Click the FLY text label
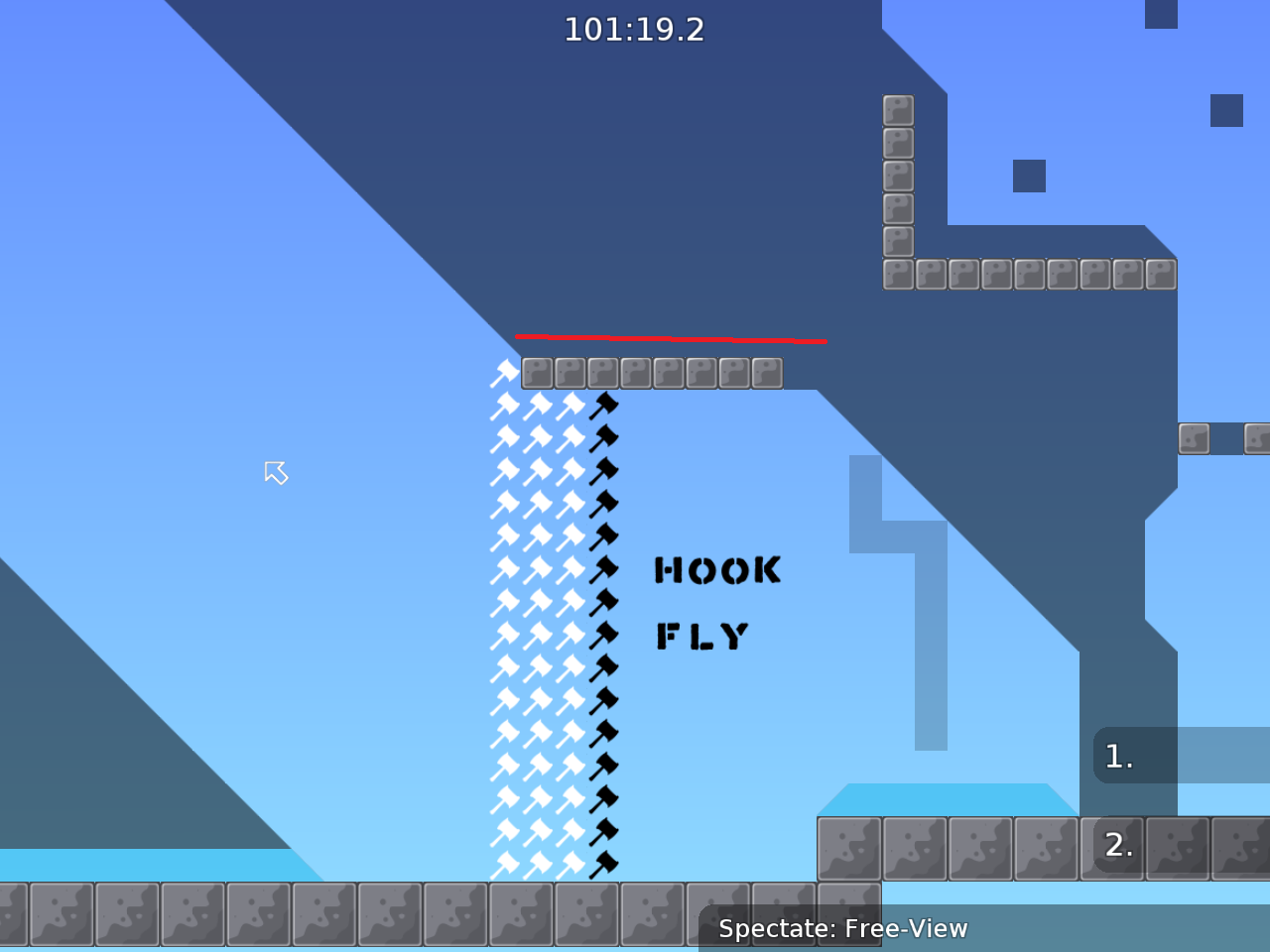The height and width of the screenshot is (952, 1270). (701, 636)
